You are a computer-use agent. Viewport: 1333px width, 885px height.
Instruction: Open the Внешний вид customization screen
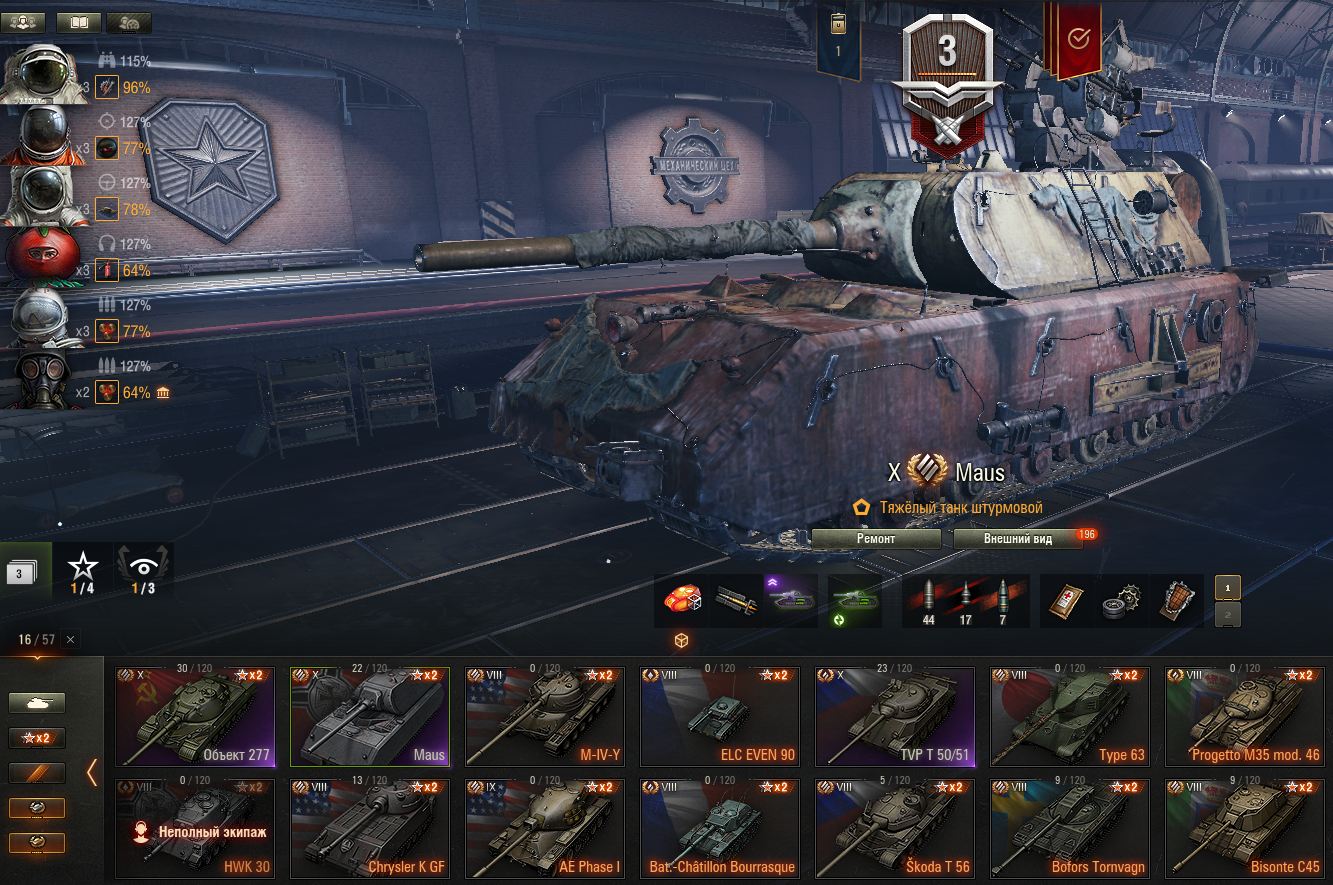(x=1017, y=539)
